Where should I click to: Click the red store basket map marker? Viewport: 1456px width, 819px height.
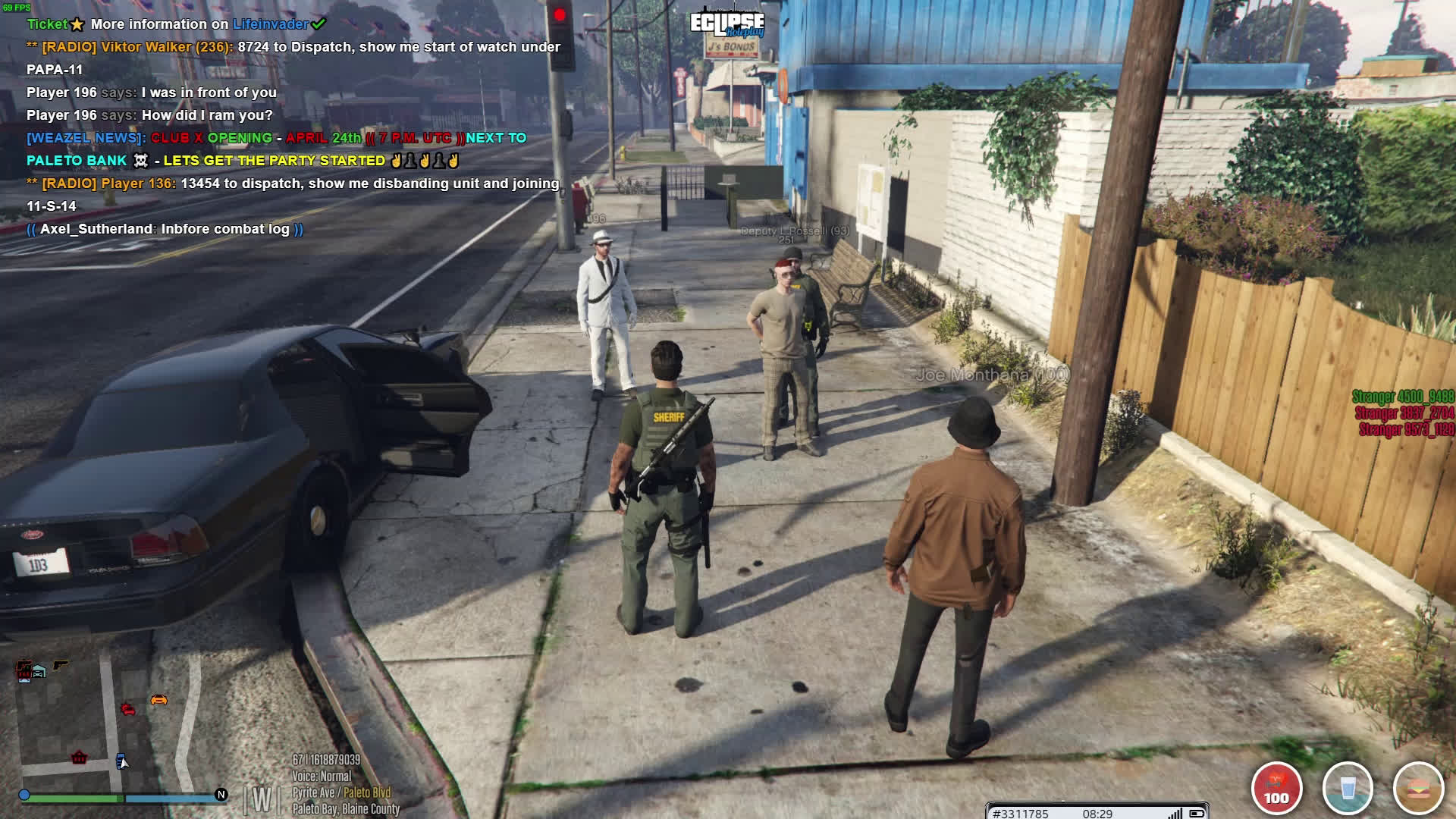[x=79, y=758]
